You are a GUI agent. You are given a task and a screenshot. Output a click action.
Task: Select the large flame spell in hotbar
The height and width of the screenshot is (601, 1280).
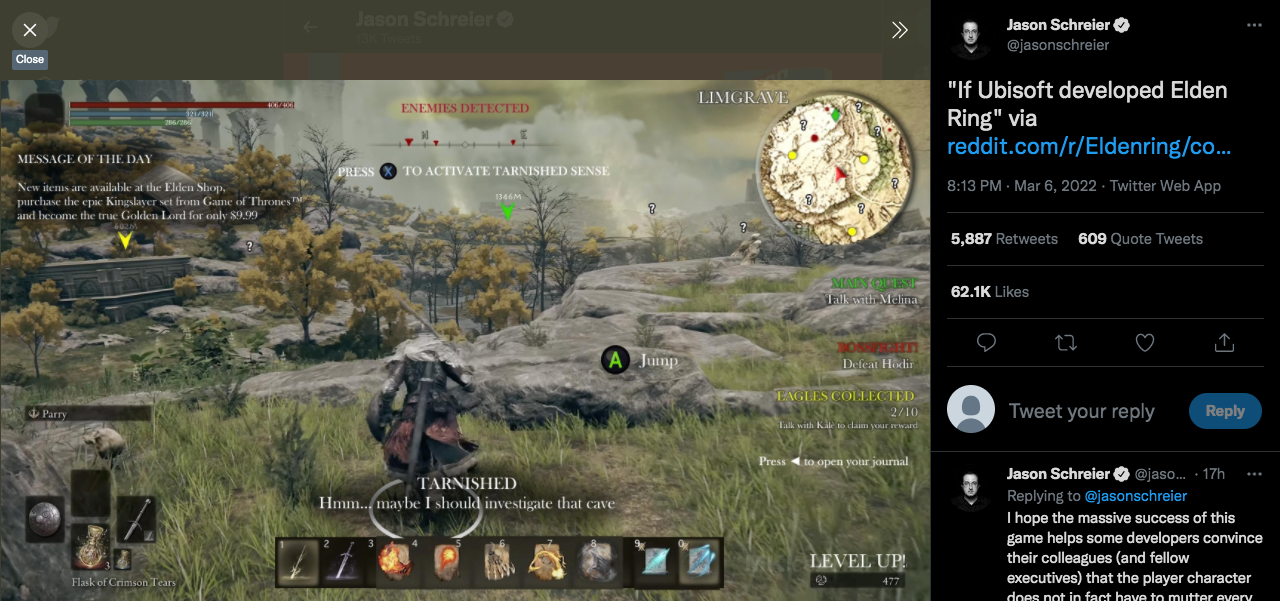pos(392,564)
